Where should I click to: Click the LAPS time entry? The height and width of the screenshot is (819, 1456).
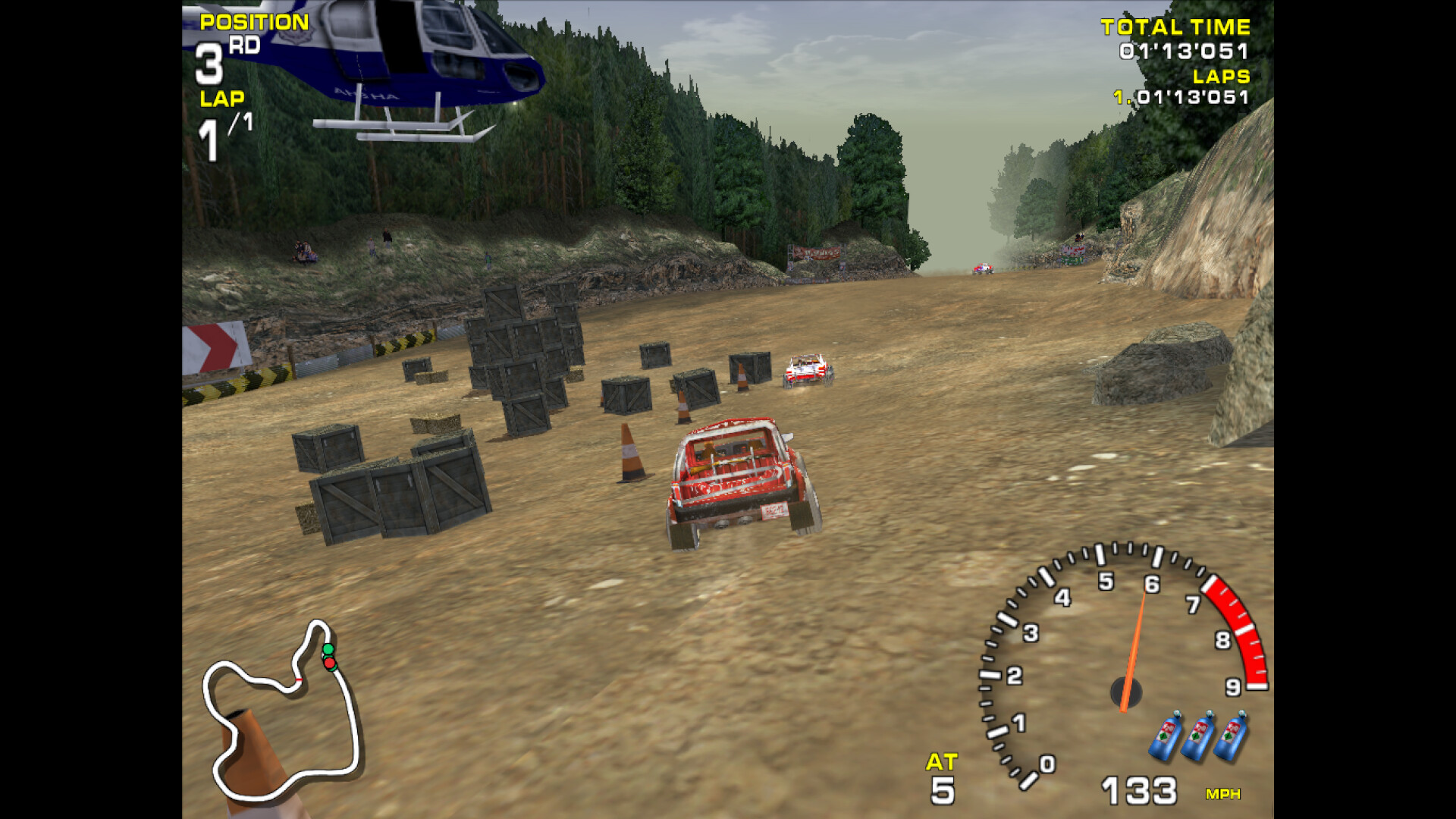pyautogui.click(x=1183, y=95)
